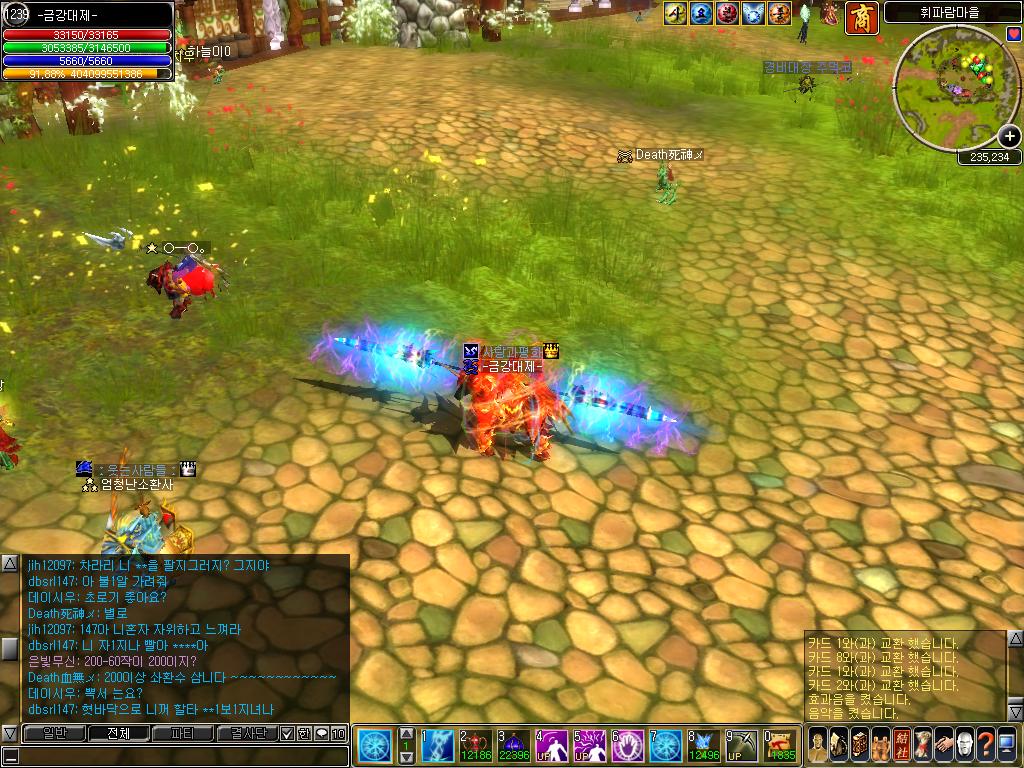Viewport: 1024px width, 768px height.
Task: Toggle the checkbox beside the chat tabs
Action: pos(287,733)
